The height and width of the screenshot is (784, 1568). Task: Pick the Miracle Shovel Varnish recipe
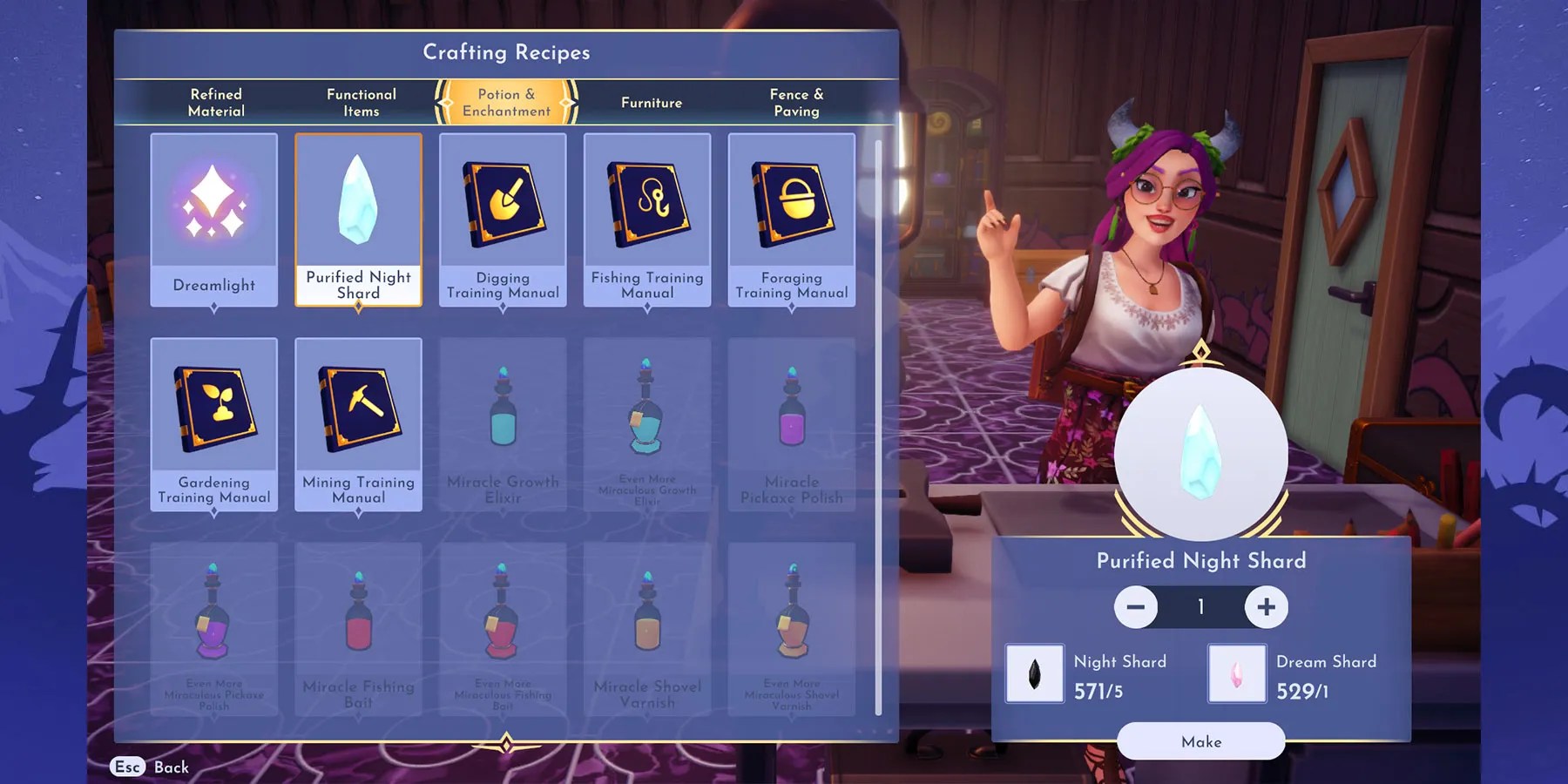pos(647,629)
